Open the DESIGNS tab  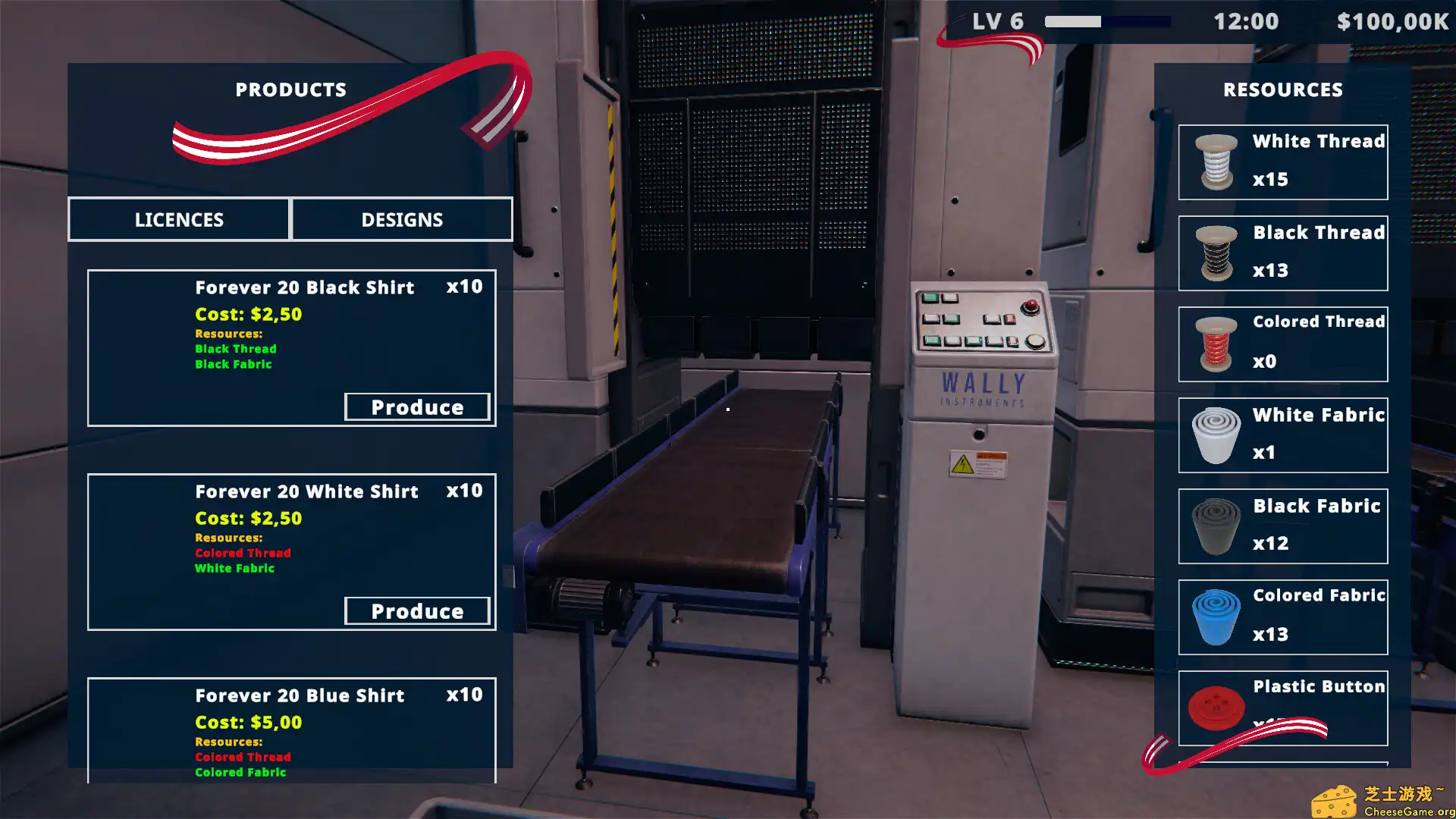(402, 219)
